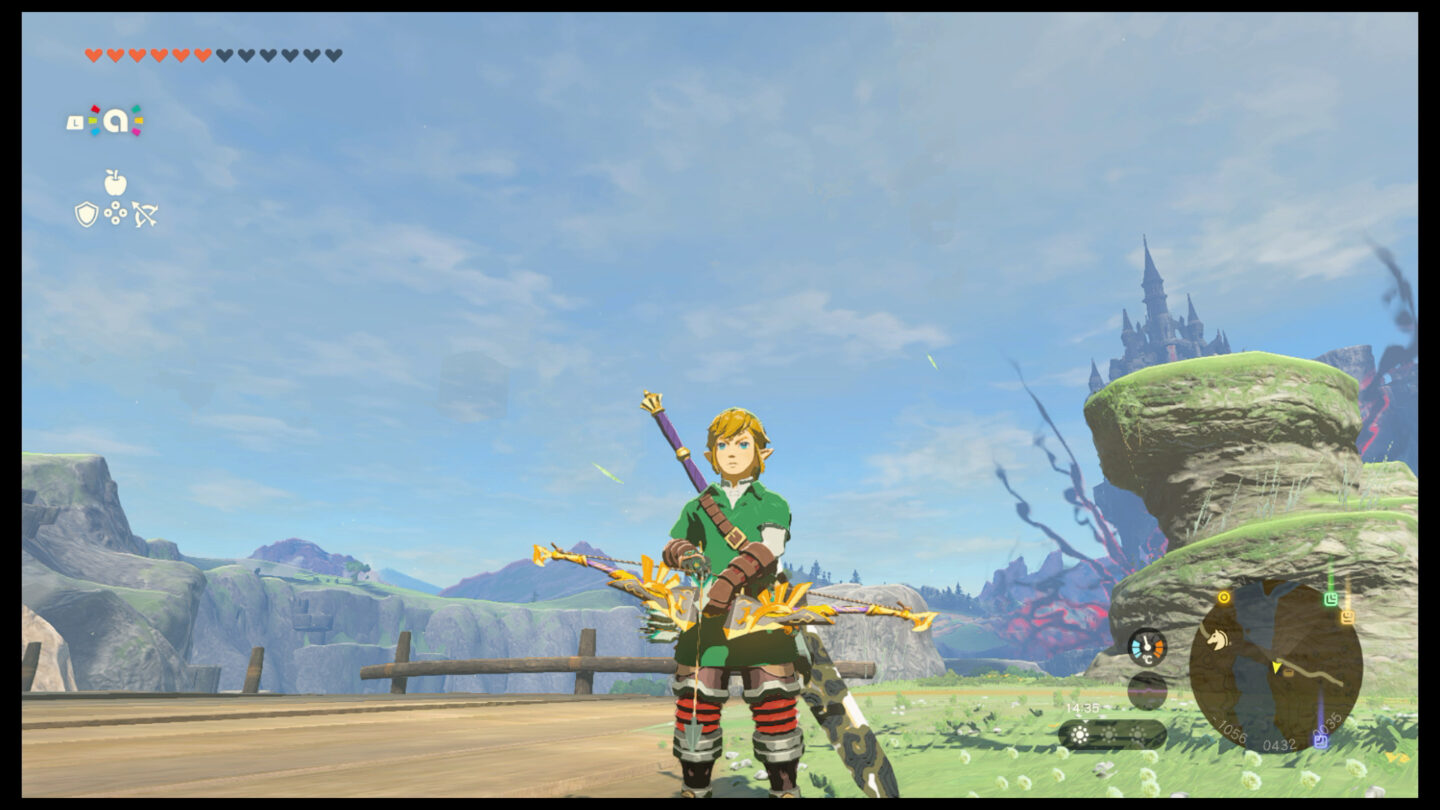This screenshot has width=1440, height=810.
Task: Toggle the yellow player arrow on the minimap
Action: 1277,667
